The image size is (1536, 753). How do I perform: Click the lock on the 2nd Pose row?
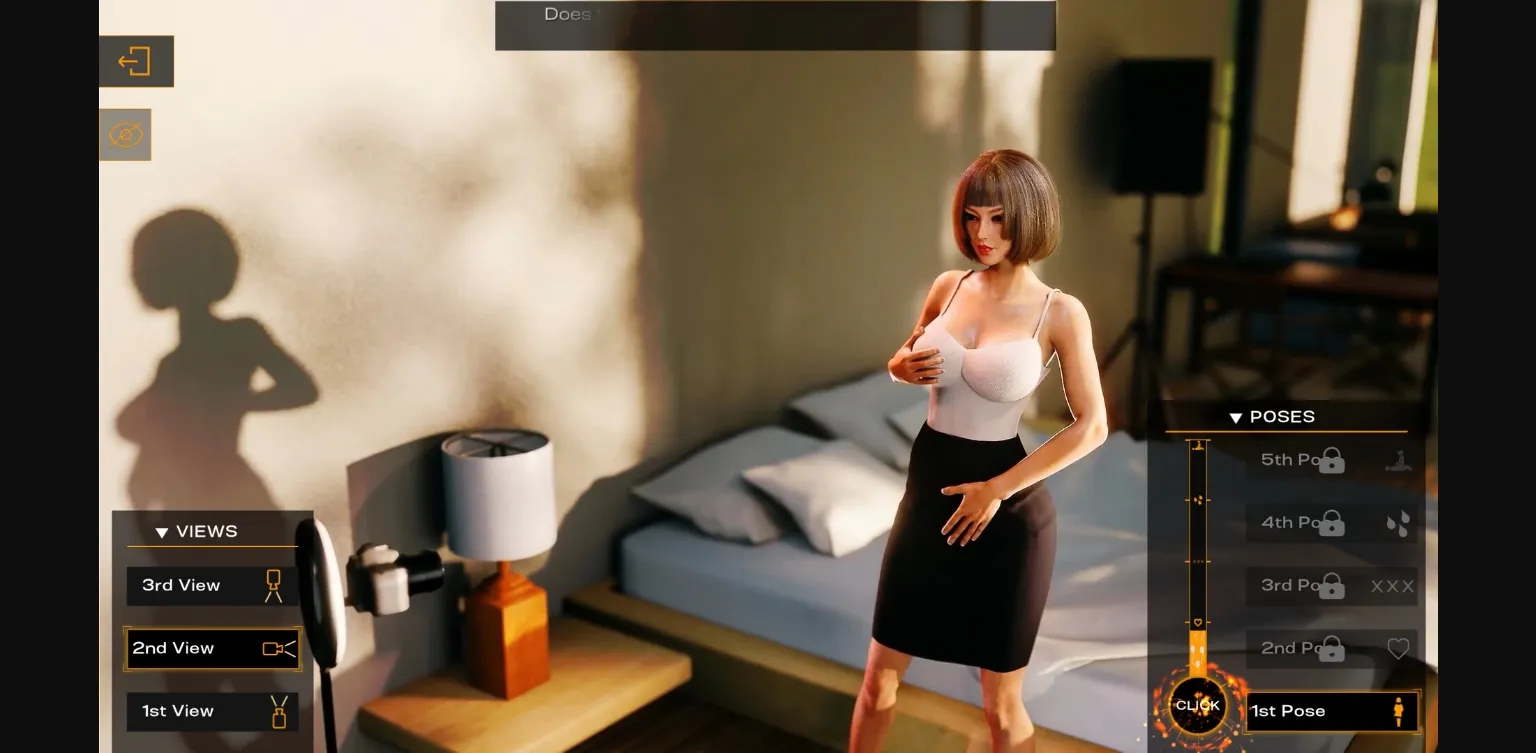tap(1331, 648)
